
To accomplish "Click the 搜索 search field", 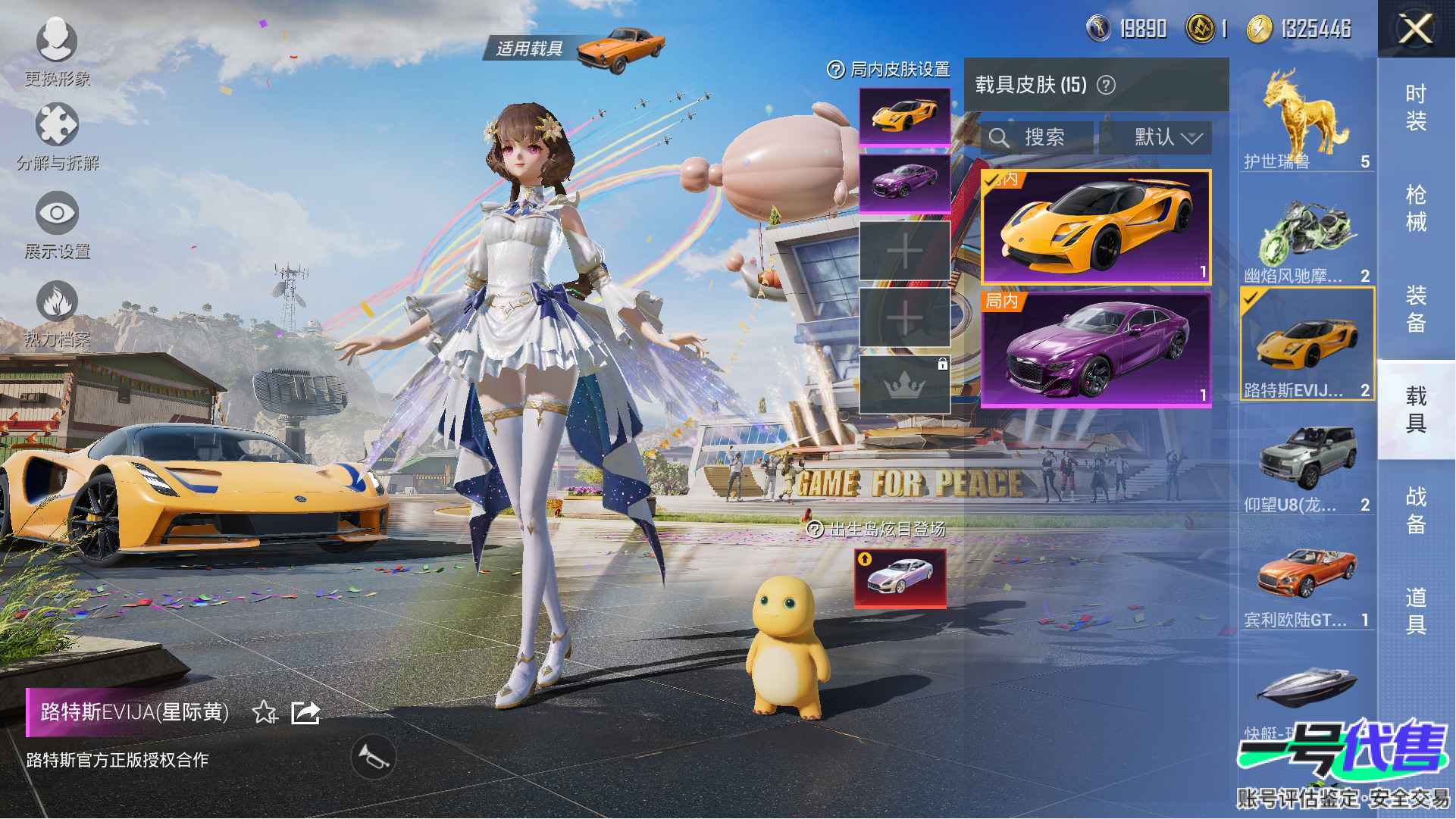I will pos(1037,137).
